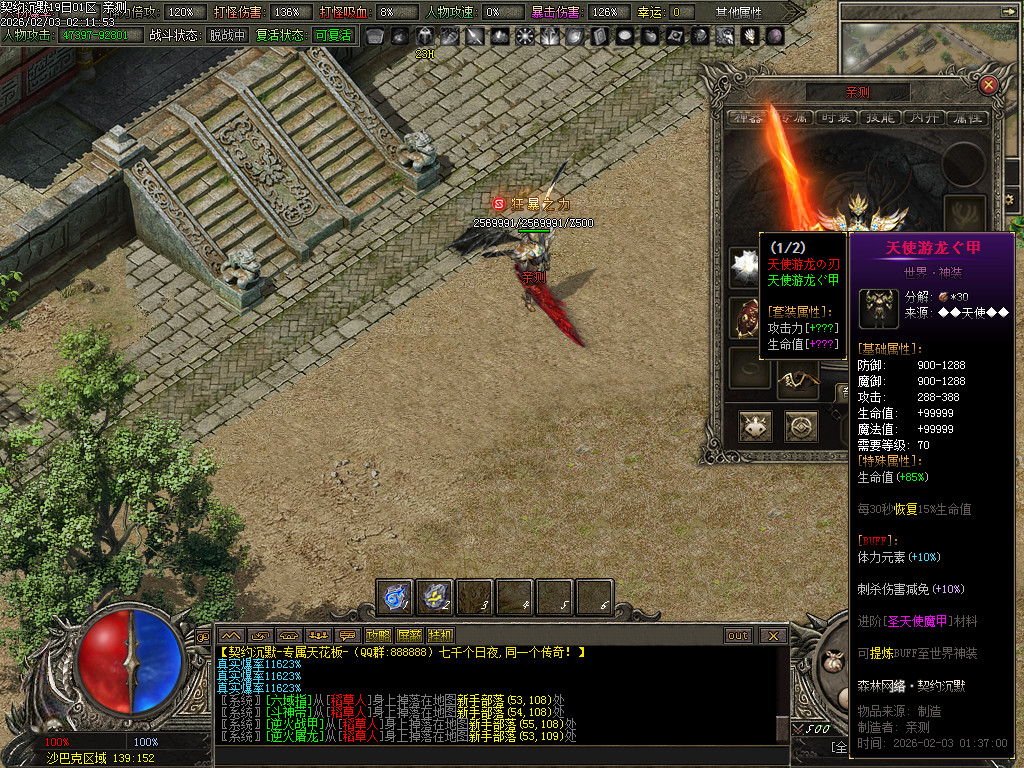Viewport: 1024px width, 768px height.
Task: Click the 攻略 guide button
Action: click(x=378, y=635)
